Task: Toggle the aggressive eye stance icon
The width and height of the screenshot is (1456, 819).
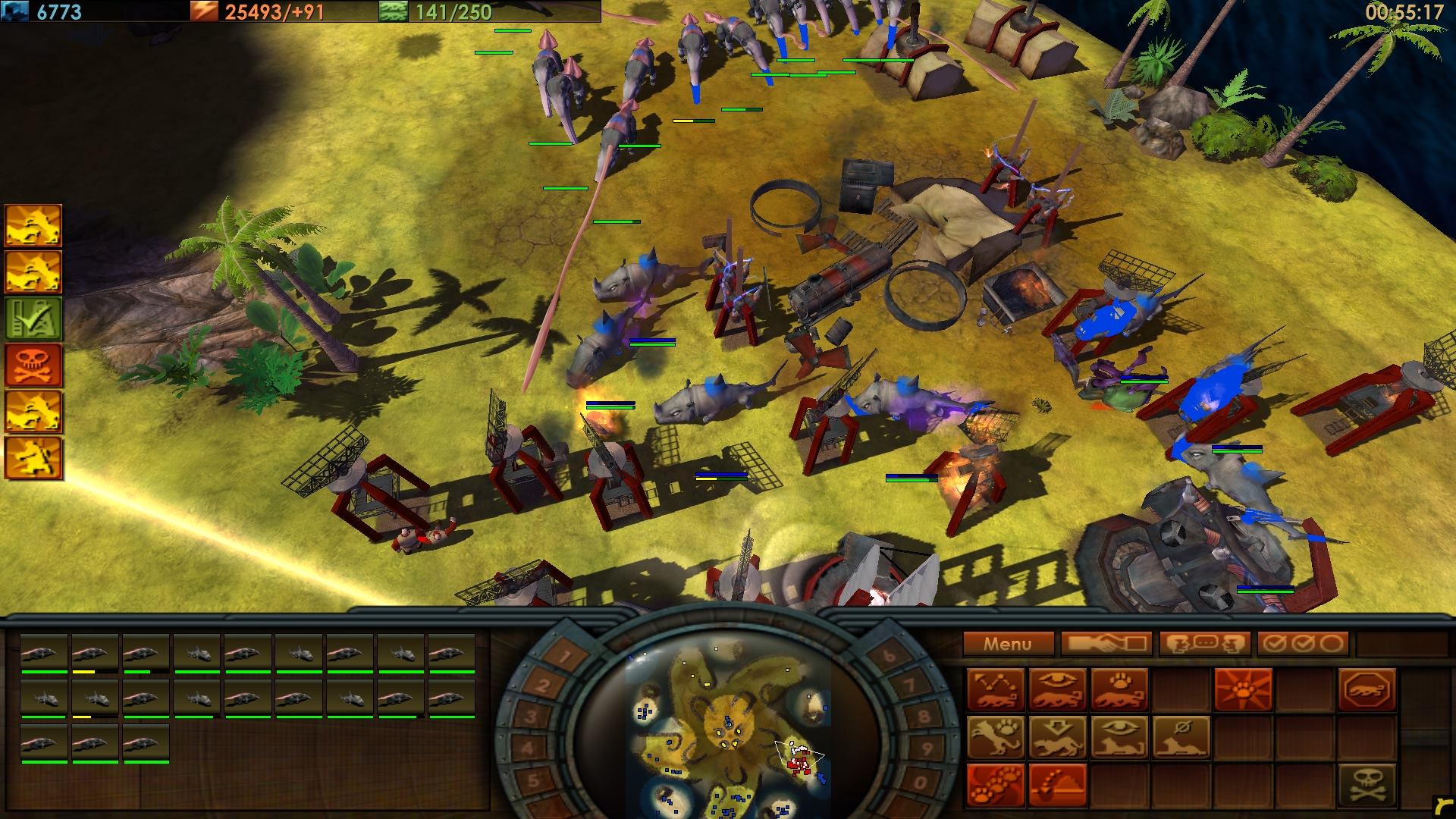Action: pyautogui.click(x=1058, y=690)
